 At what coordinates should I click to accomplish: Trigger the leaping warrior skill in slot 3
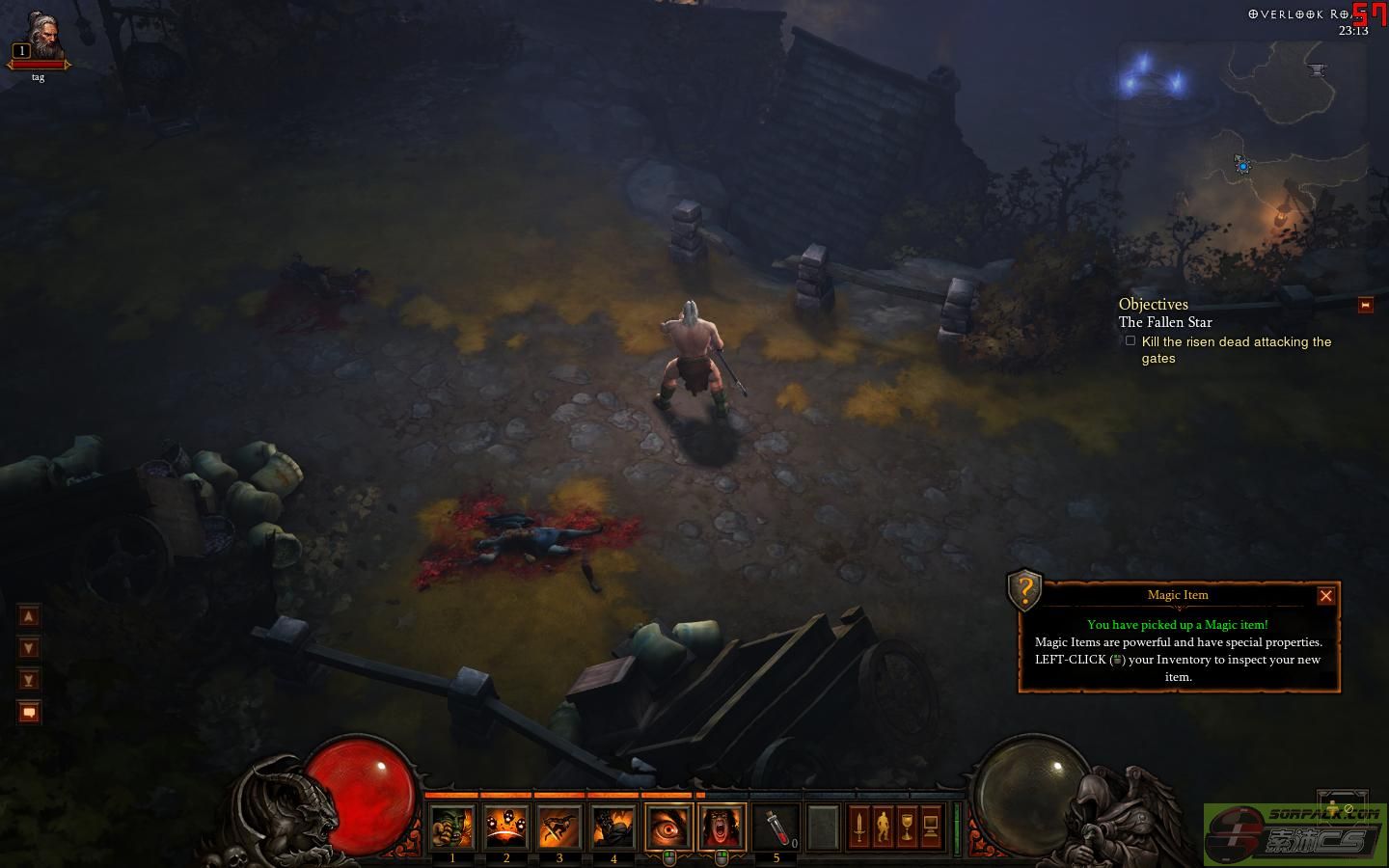coord(559,827)
